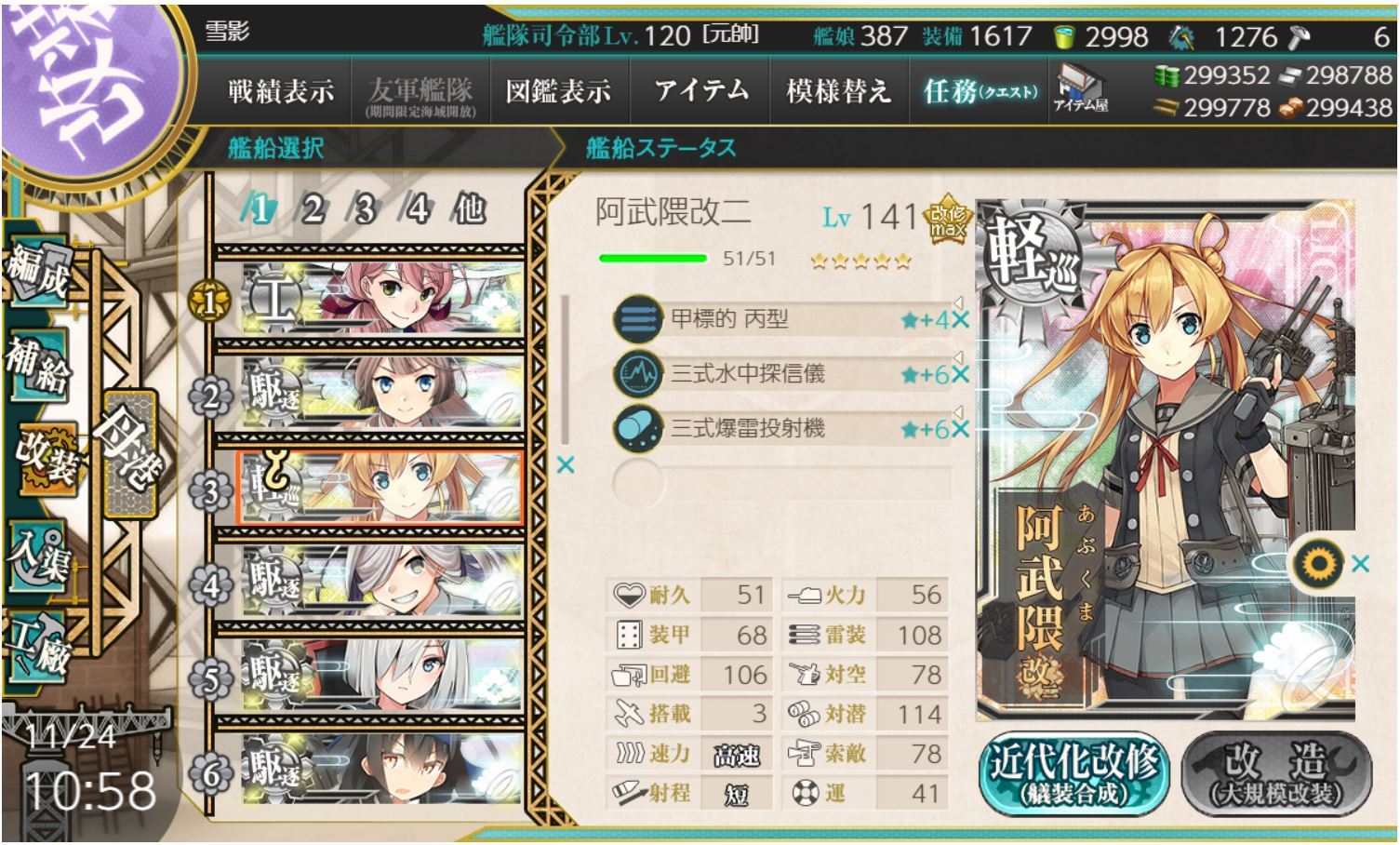Image resolution: width=1400 pixels, height=845 pixels.
Task: Switch to fleet tab 2
Action: [312, 209]
